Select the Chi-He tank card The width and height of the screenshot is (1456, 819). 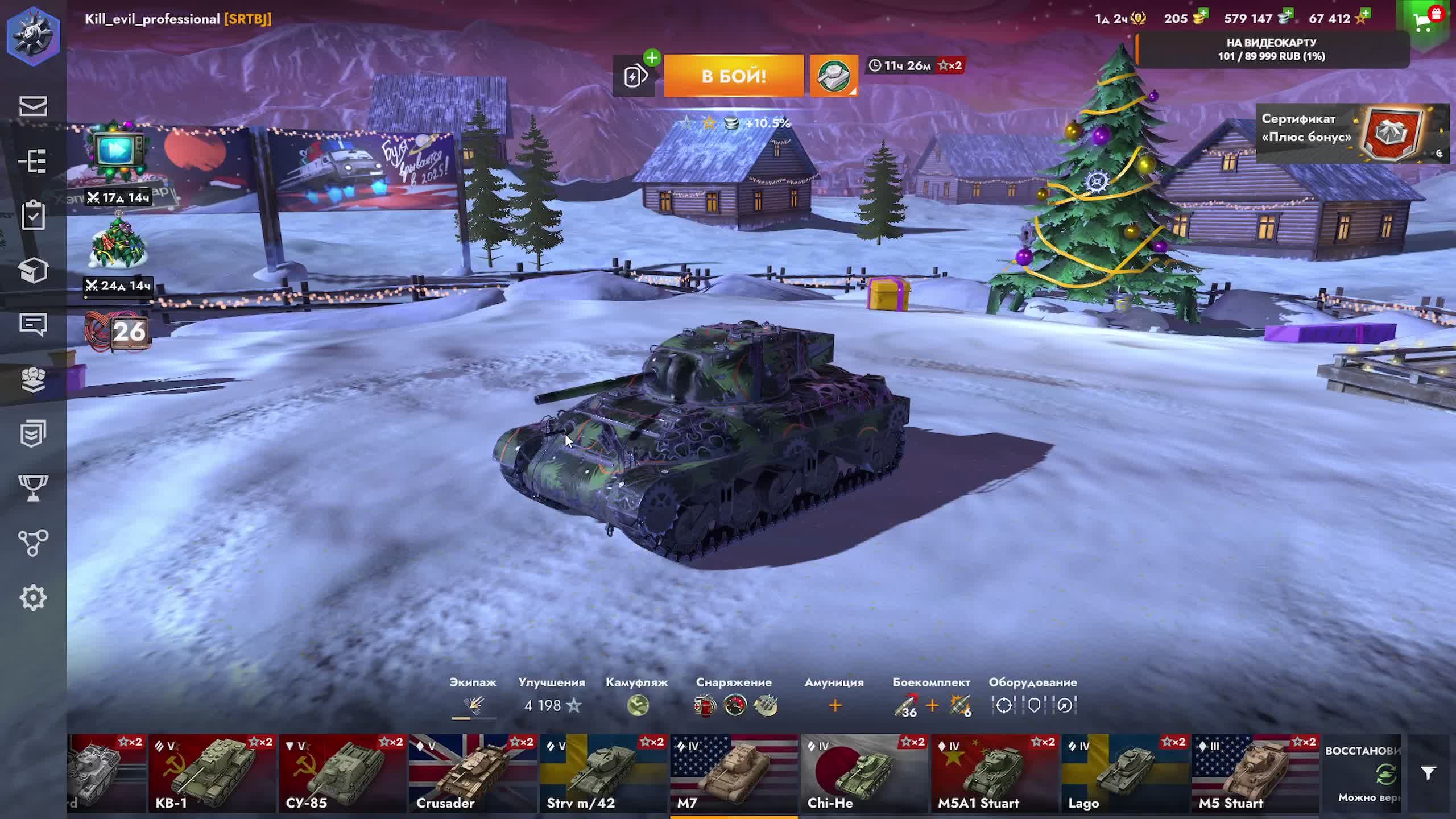[x=864, y=773]
